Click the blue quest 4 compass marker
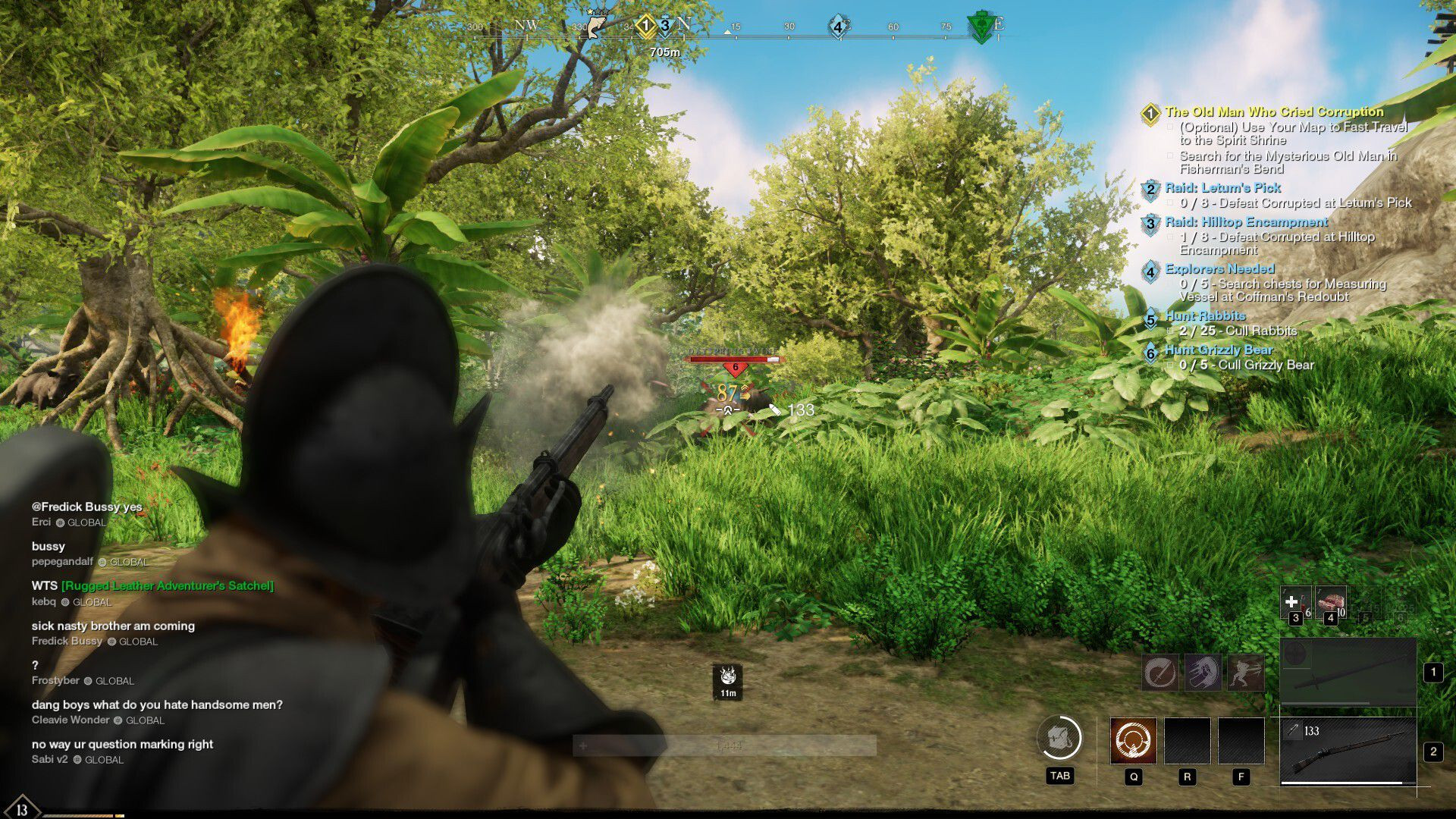This screenshot has height=819, width=1456. click(838, 27)
